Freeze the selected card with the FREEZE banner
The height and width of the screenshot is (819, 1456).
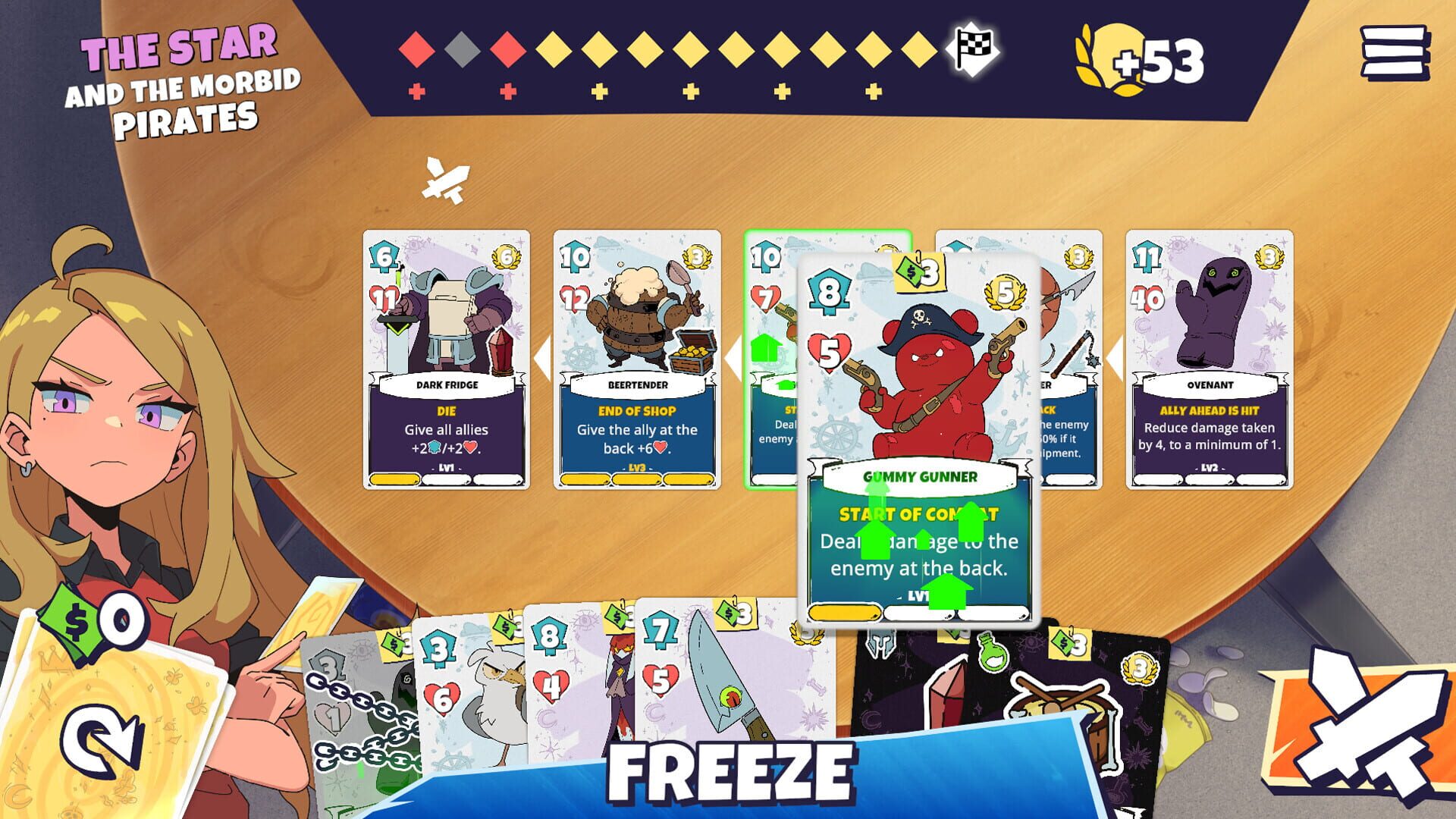pyautogui.click(x=732, y=773)
